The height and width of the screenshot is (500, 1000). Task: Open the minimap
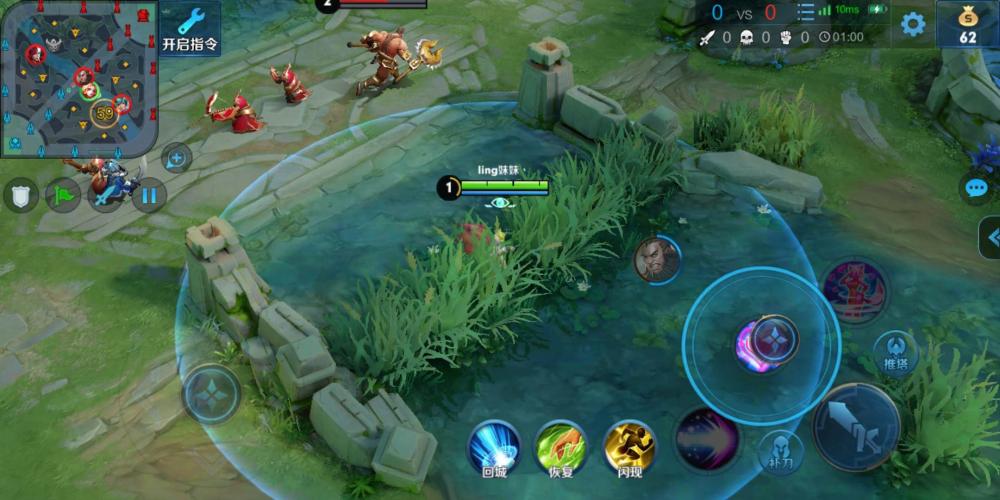[79, 77]
